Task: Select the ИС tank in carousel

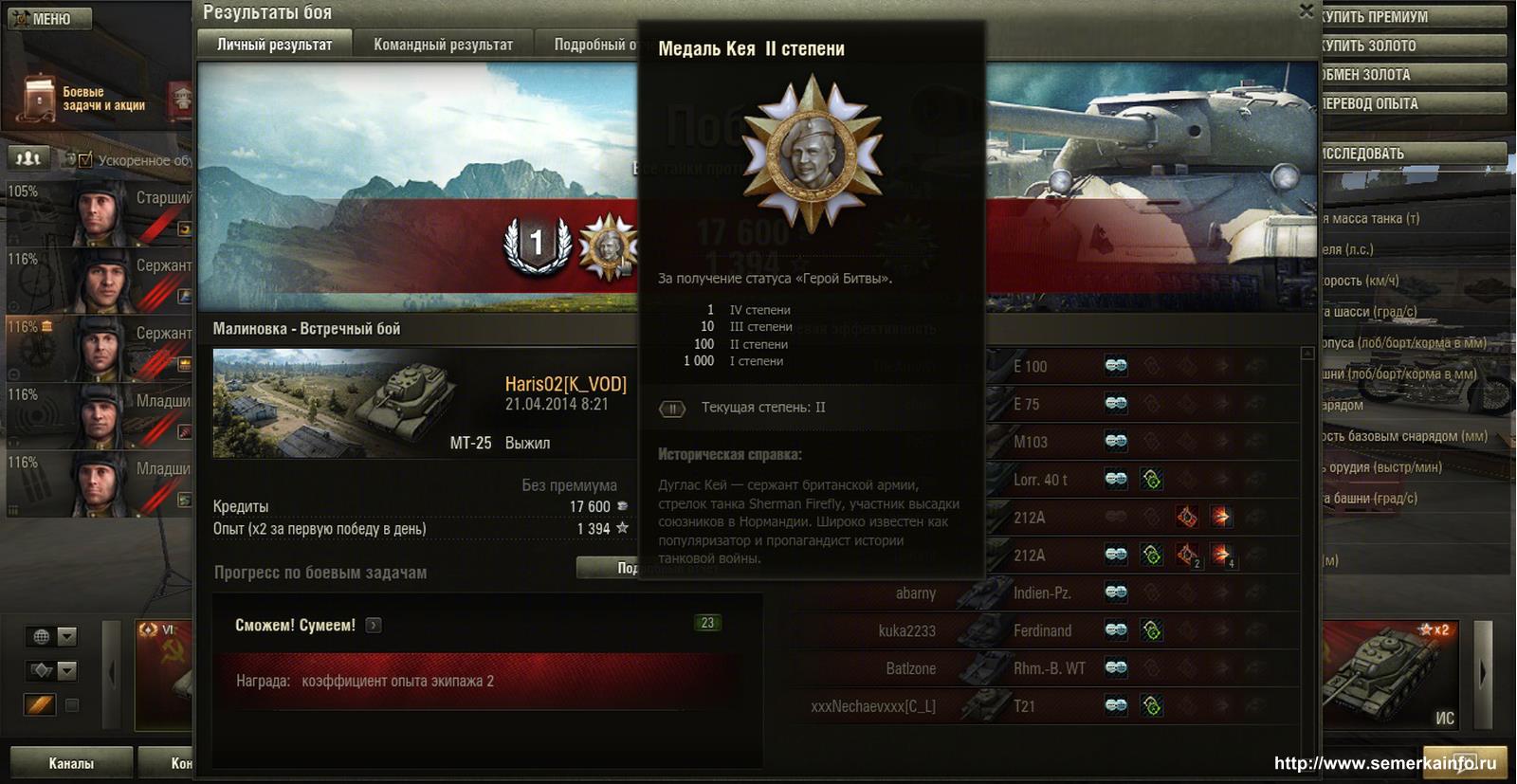Action: (x=1391, y=674)
